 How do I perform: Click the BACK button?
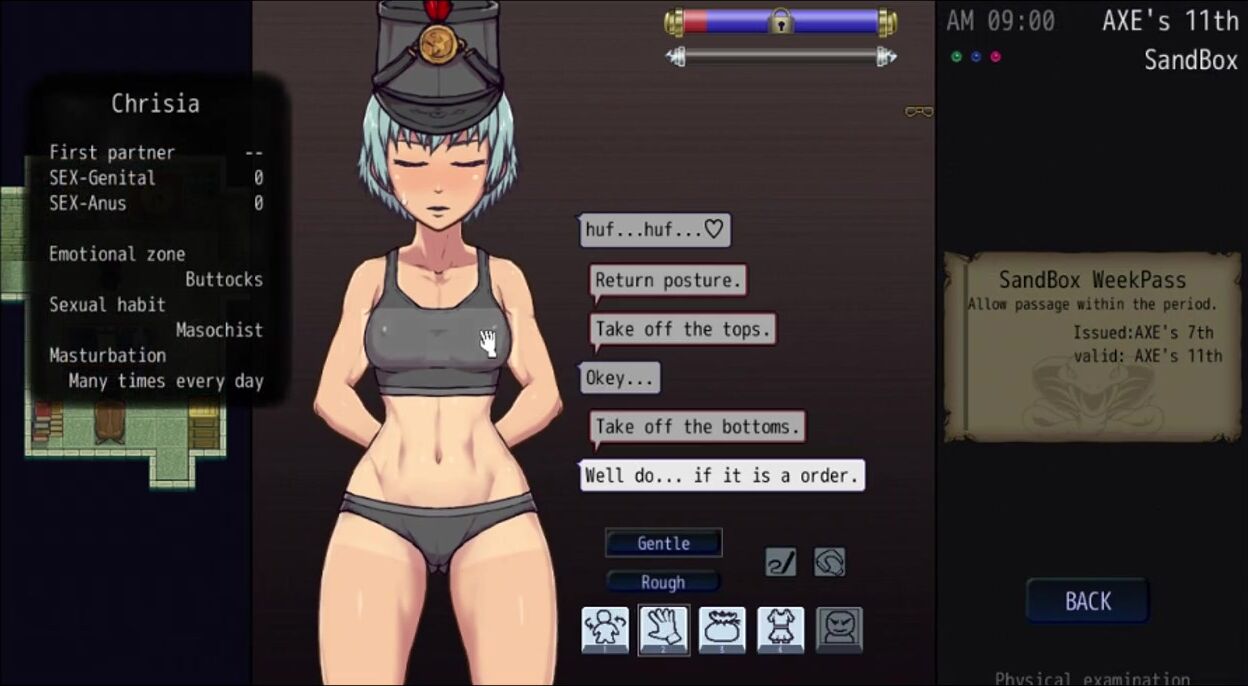(1087, 601)
